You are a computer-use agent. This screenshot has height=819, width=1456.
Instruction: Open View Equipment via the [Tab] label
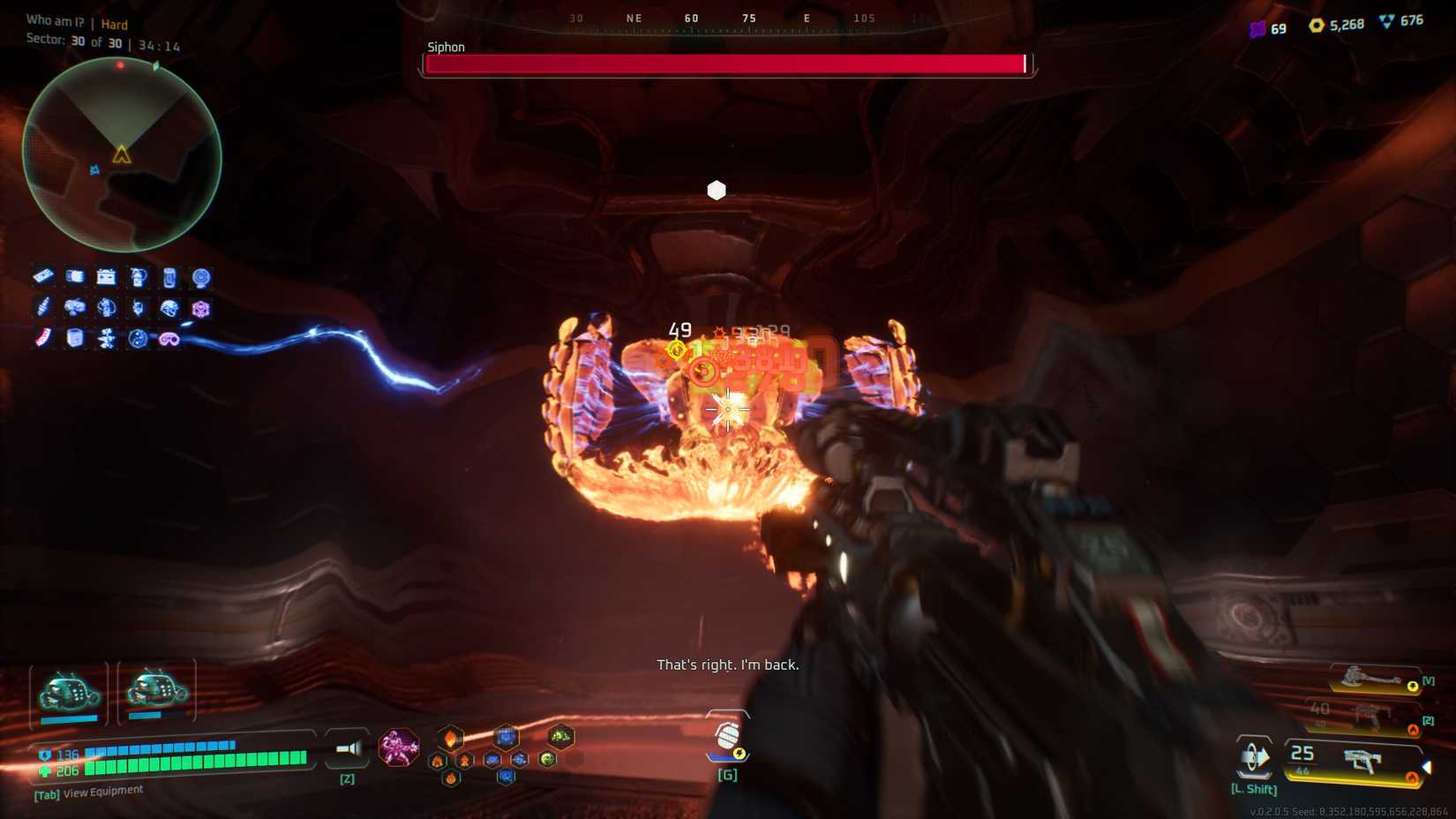(44, 790)
